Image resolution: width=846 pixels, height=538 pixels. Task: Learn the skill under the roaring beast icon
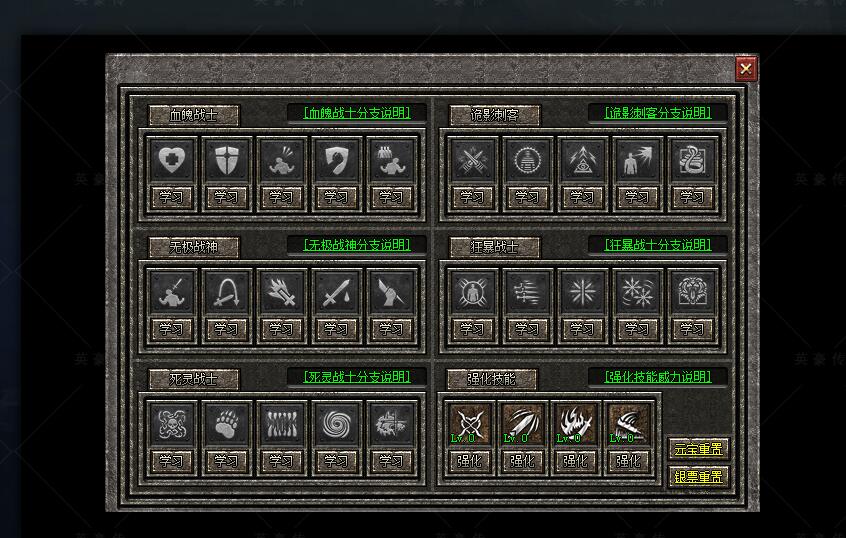[x=692, y=328]
